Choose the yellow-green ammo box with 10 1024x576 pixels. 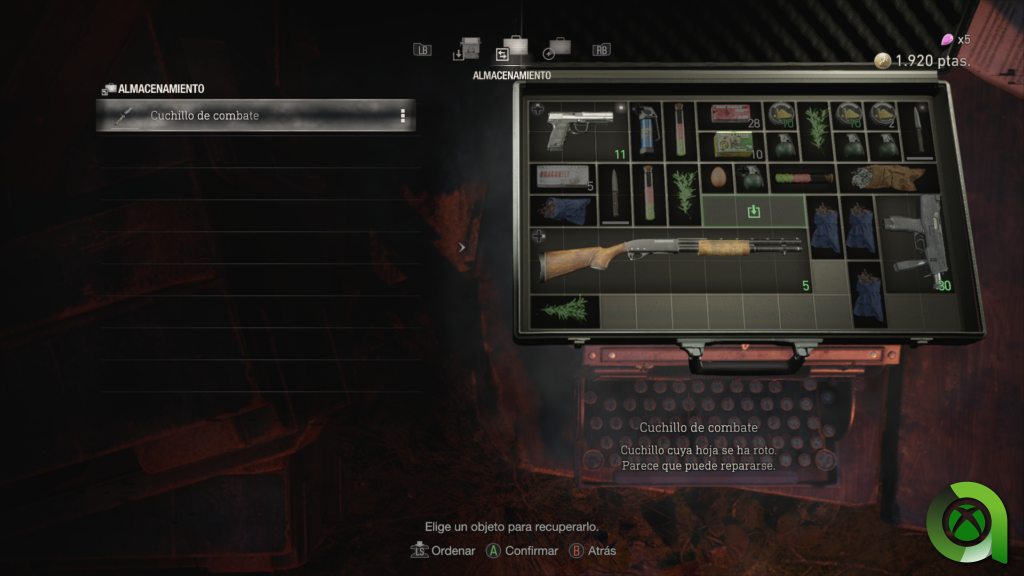pyautogui.click(x=732, y=145)
